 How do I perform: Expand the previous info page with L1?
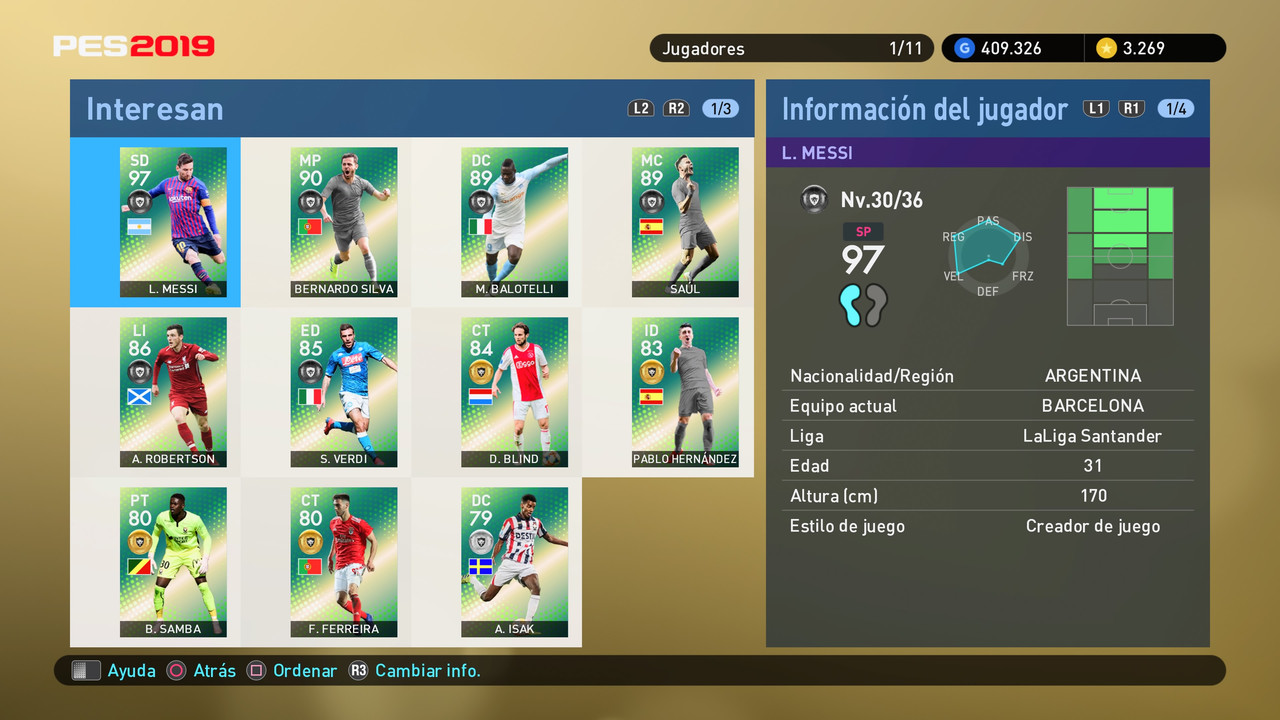click(1096, 108)
